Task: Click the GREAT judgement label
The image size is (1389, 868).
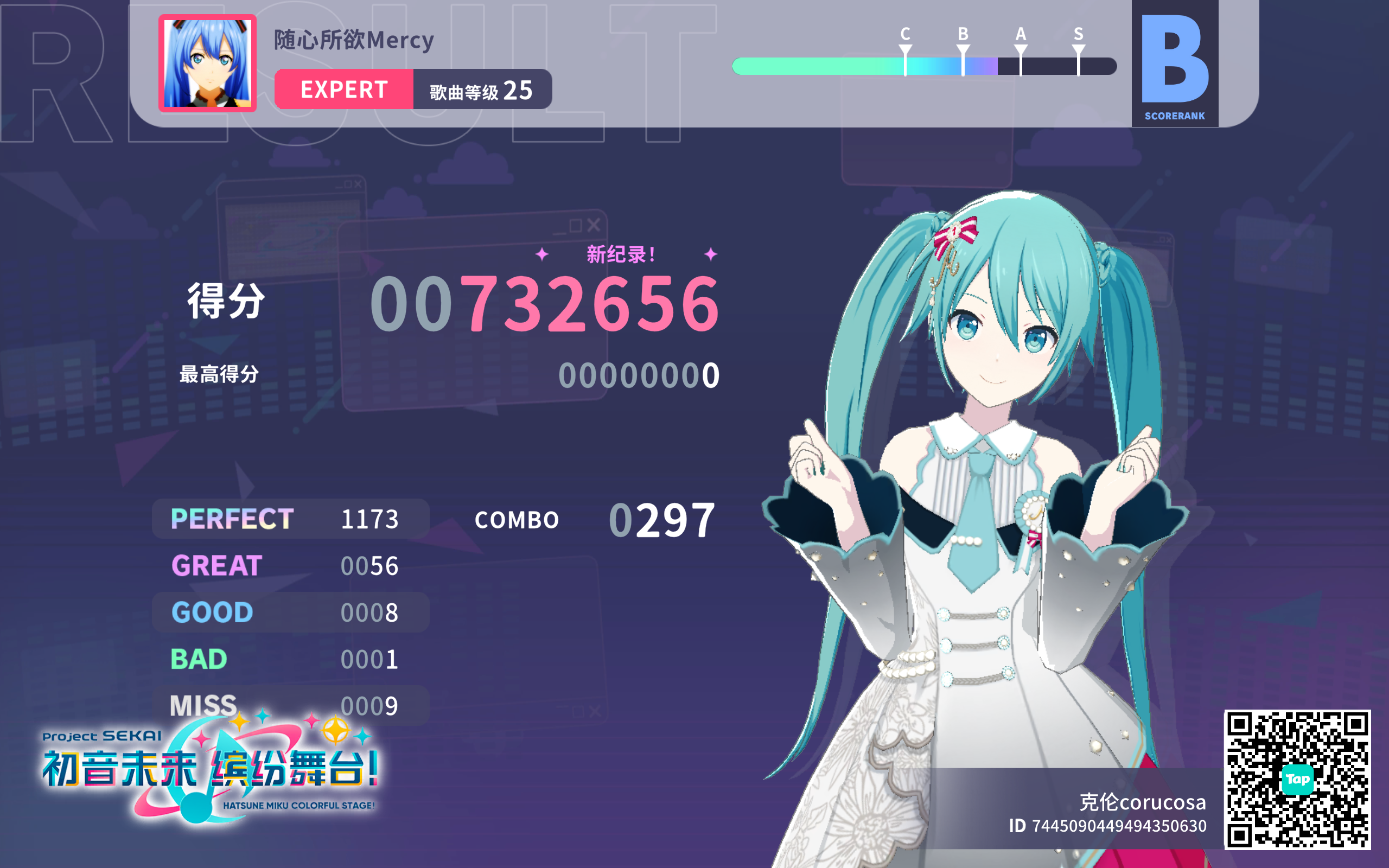Action: [x=218, y=566]
